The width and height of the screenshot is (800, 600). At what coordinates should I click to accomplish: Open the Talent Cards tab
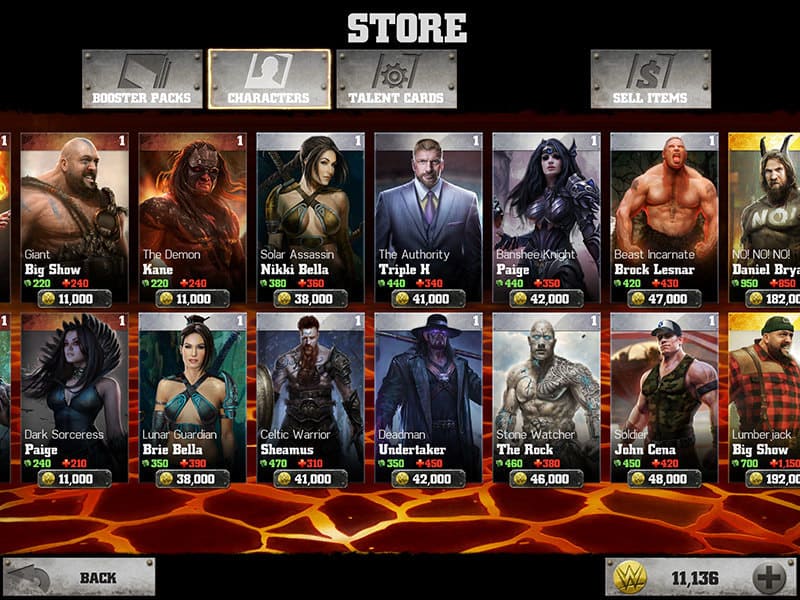pyautogui.click(x=396, y=79)
